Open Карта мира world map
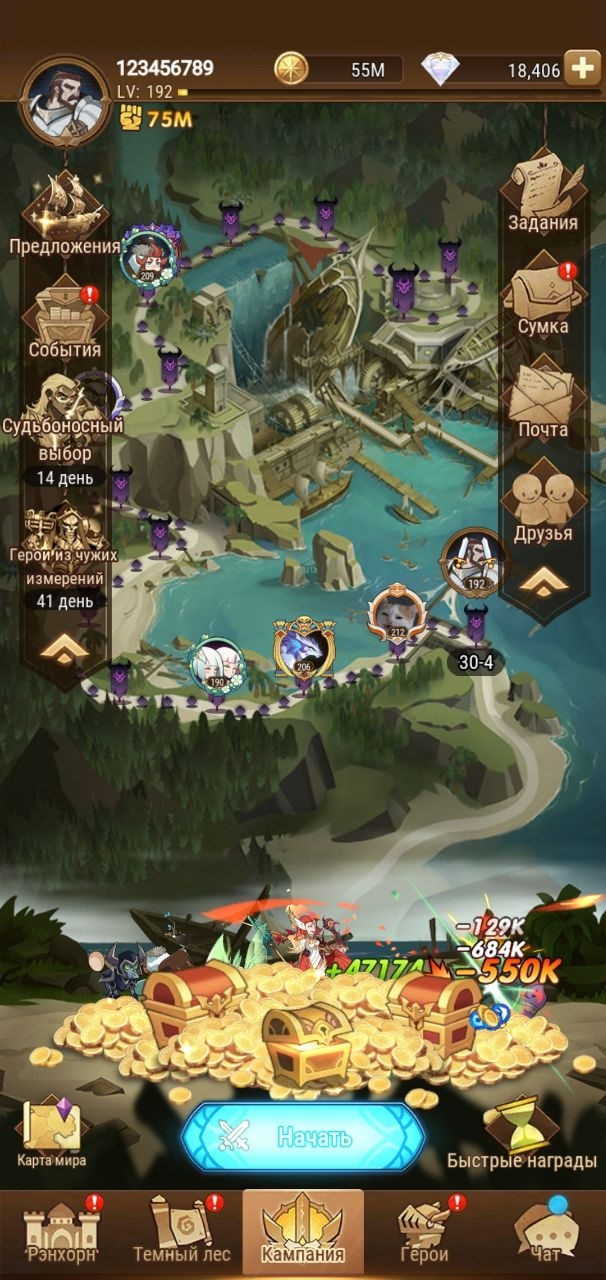Image resolution: width=606 pixels, height=1280 pixels. tap(52, 1130)
